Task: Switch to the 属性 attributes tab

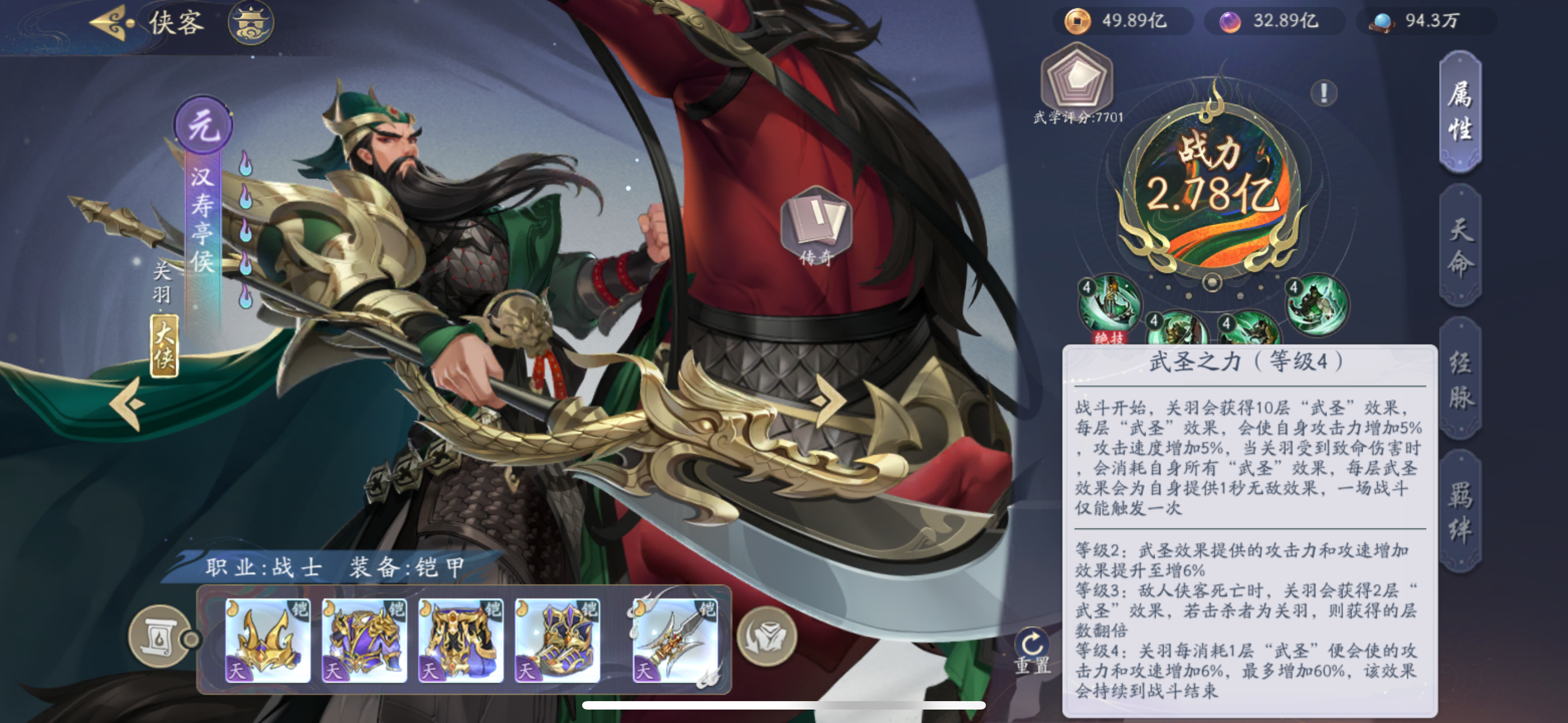Action: click(x=1460, y=112)
